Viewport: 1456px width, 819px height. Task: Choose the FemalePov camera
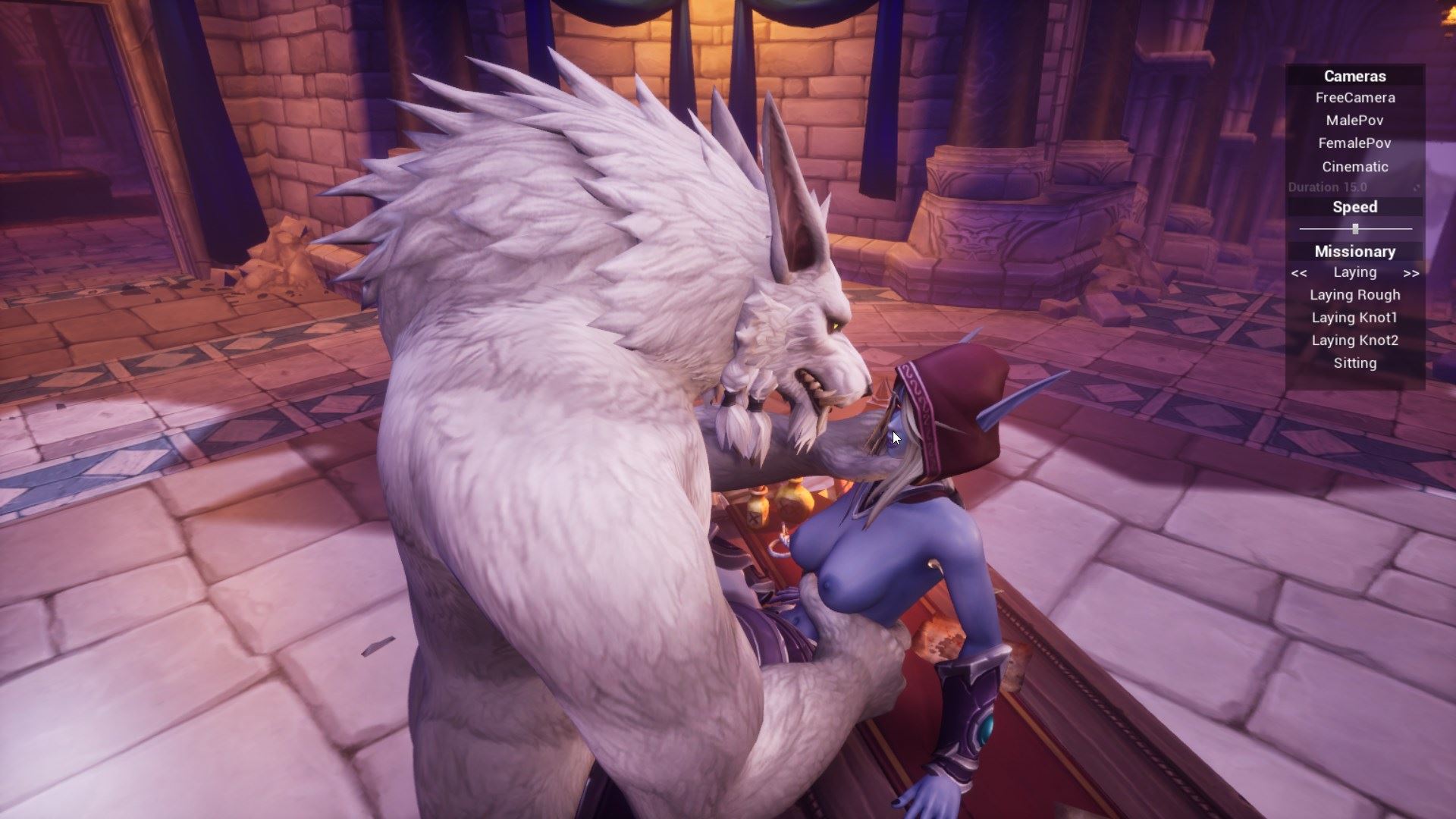point(1354,143)
